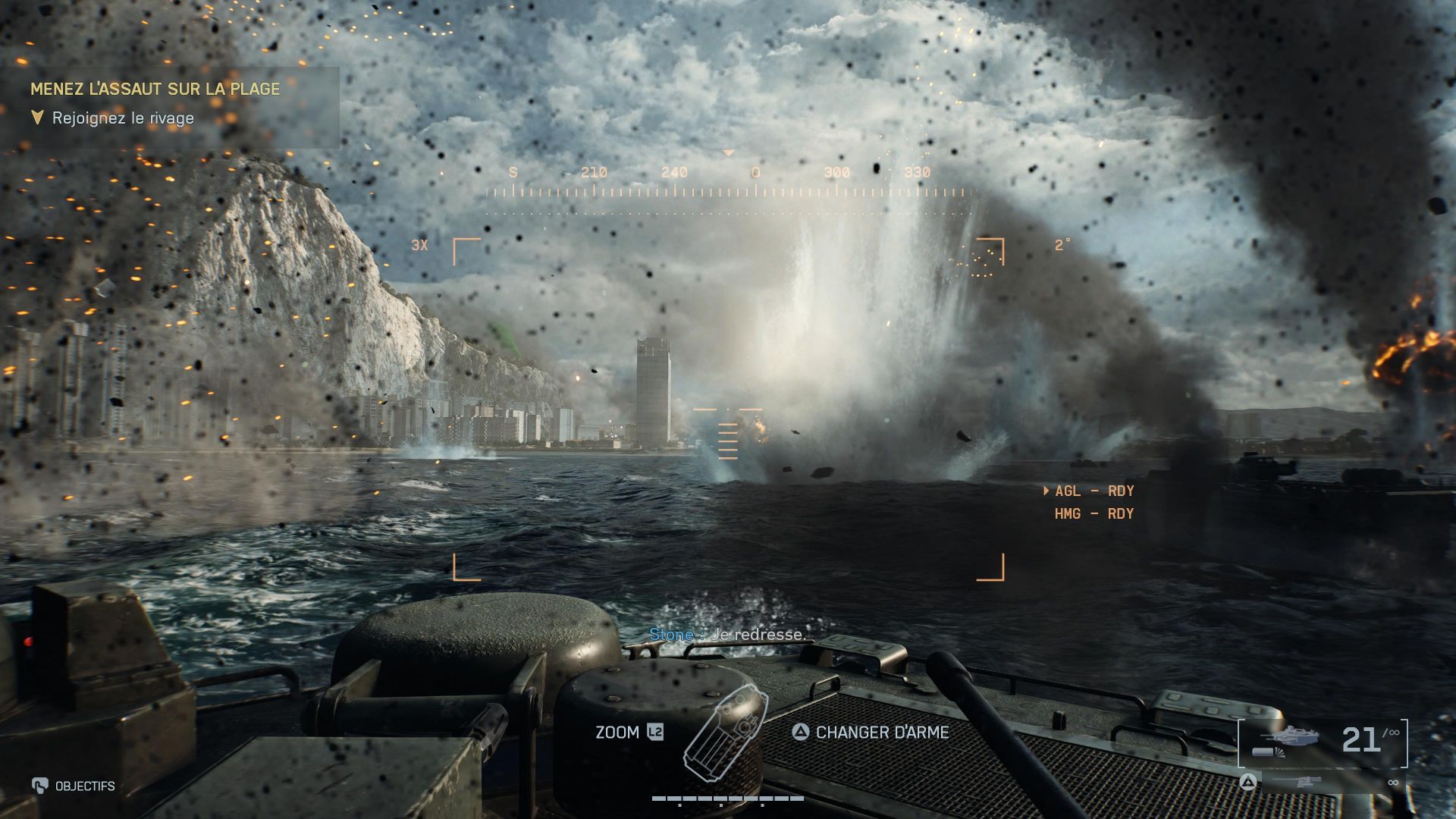Open the Objectifs panel
The width and height of the screenshot is (1456, 819).
(x=74, y=786)
